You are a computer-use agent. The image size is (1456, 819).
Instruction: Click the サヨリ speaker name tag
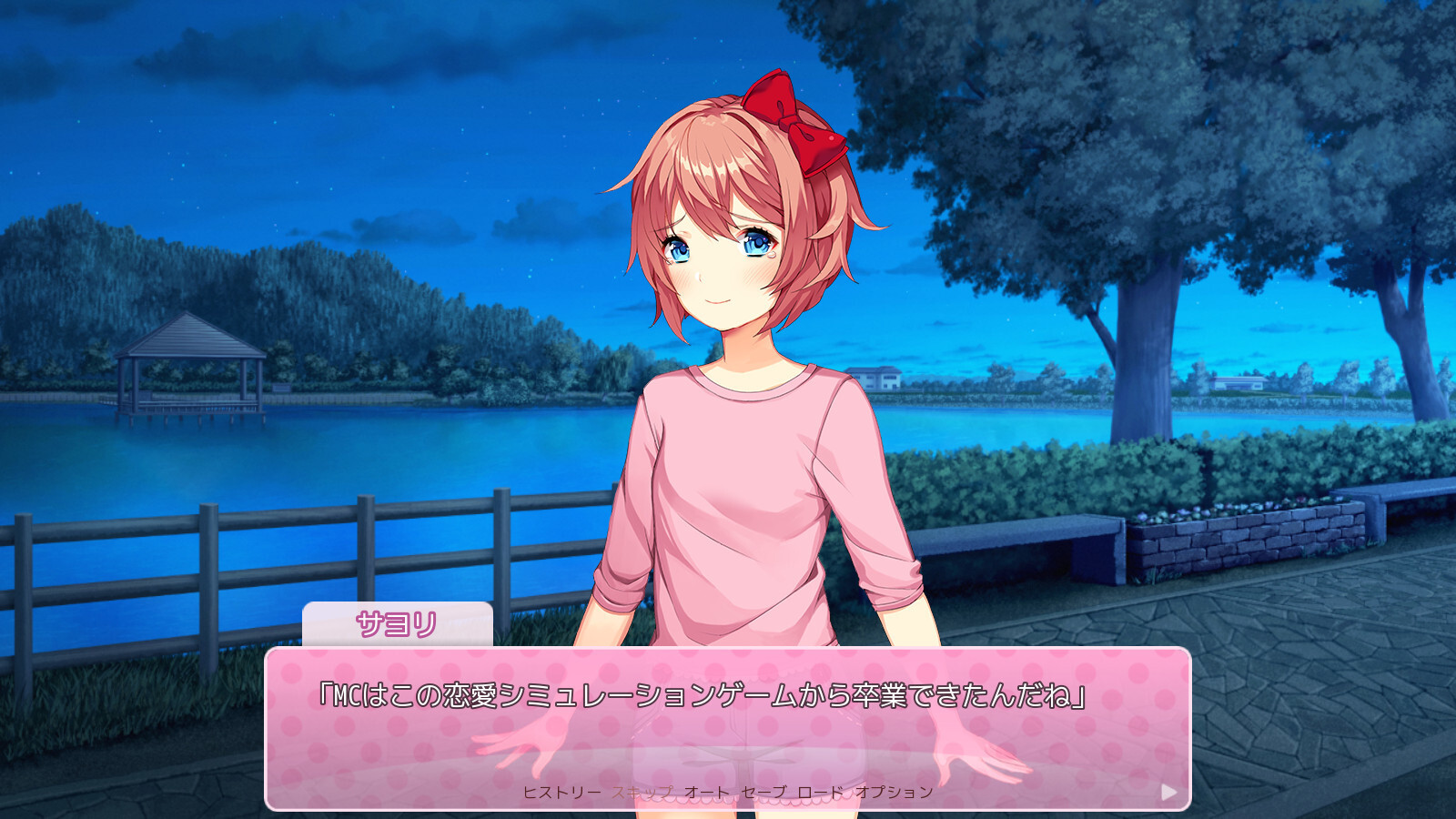pos(399,624)
